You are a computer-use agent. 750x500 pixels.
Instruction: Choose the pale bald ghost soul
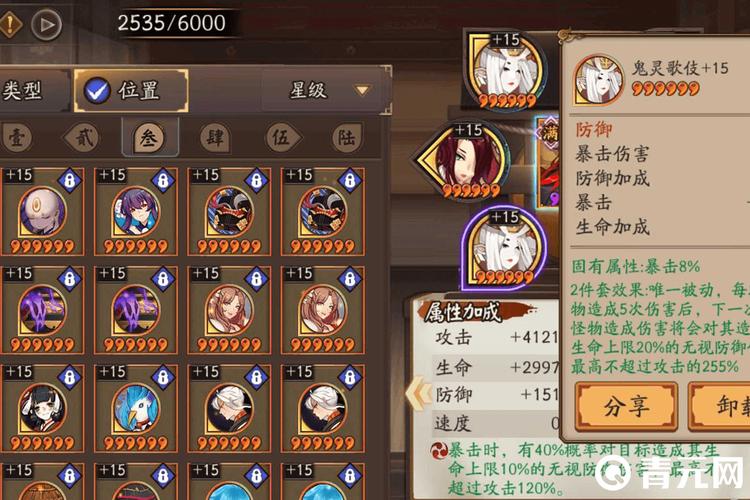[42, 212]
